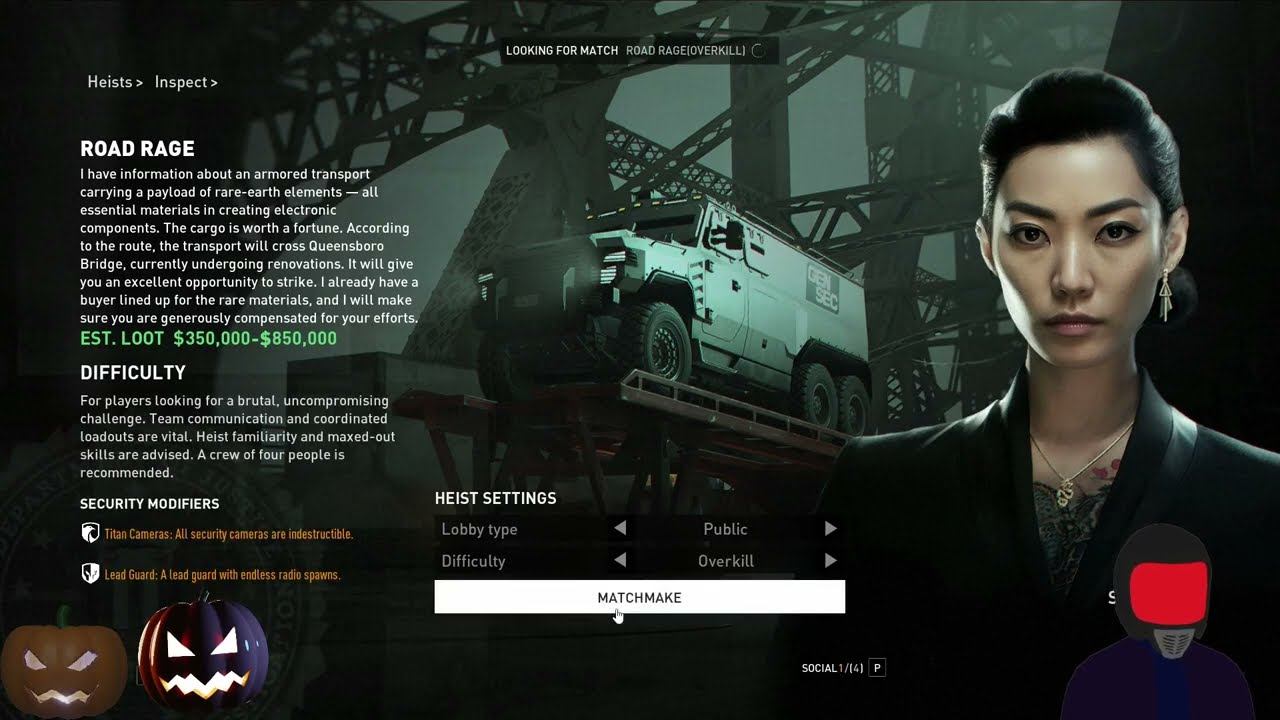
Task: Select the Titan Cameras security modifier
Action: tap(228, 534)
